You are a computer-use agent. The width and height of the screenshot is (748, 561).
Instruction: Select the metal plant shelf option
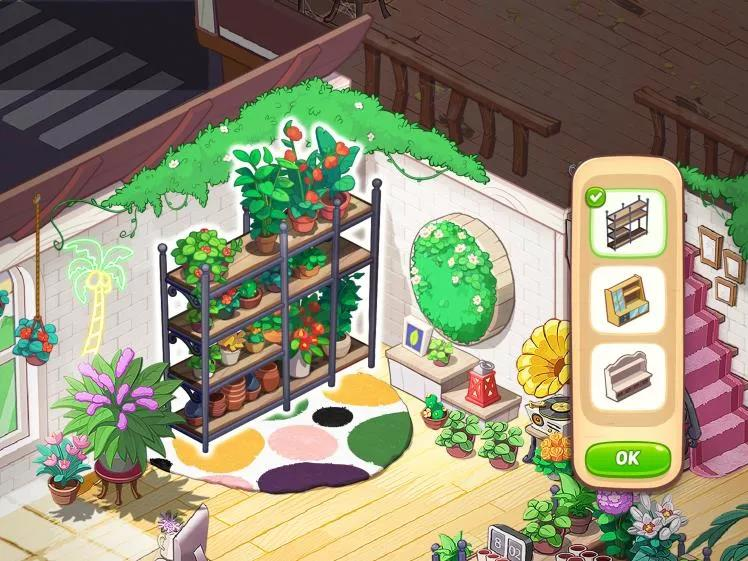click(x=628, y=222)
